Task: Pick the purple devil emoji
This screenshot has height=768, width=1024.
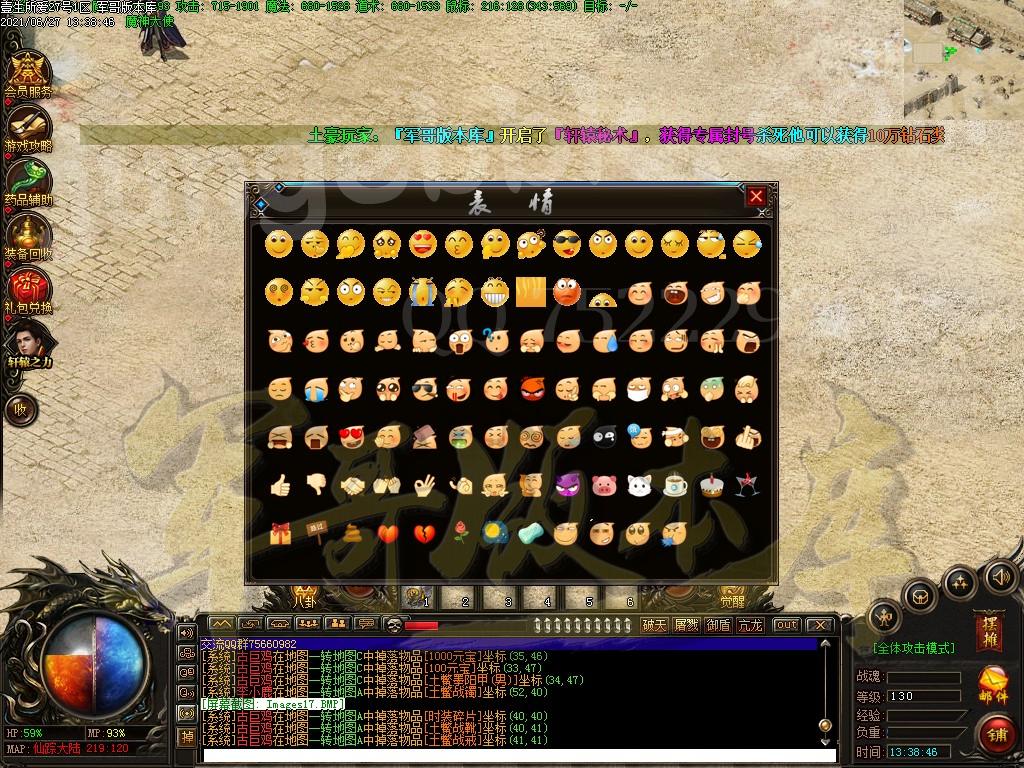Action: click(567, 486)
